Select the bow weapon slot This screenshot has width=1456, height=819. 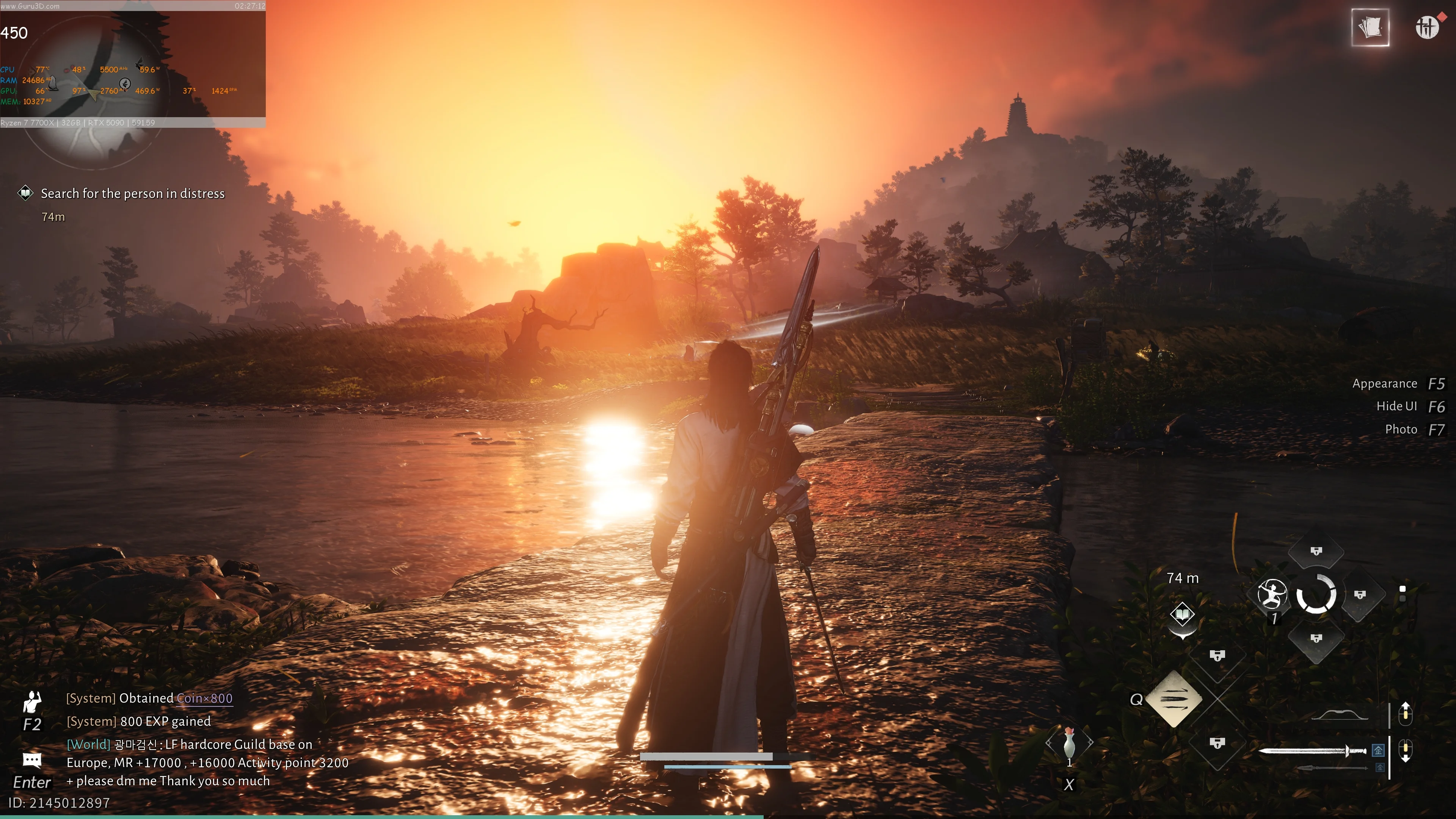click(x=1340, y=715)
